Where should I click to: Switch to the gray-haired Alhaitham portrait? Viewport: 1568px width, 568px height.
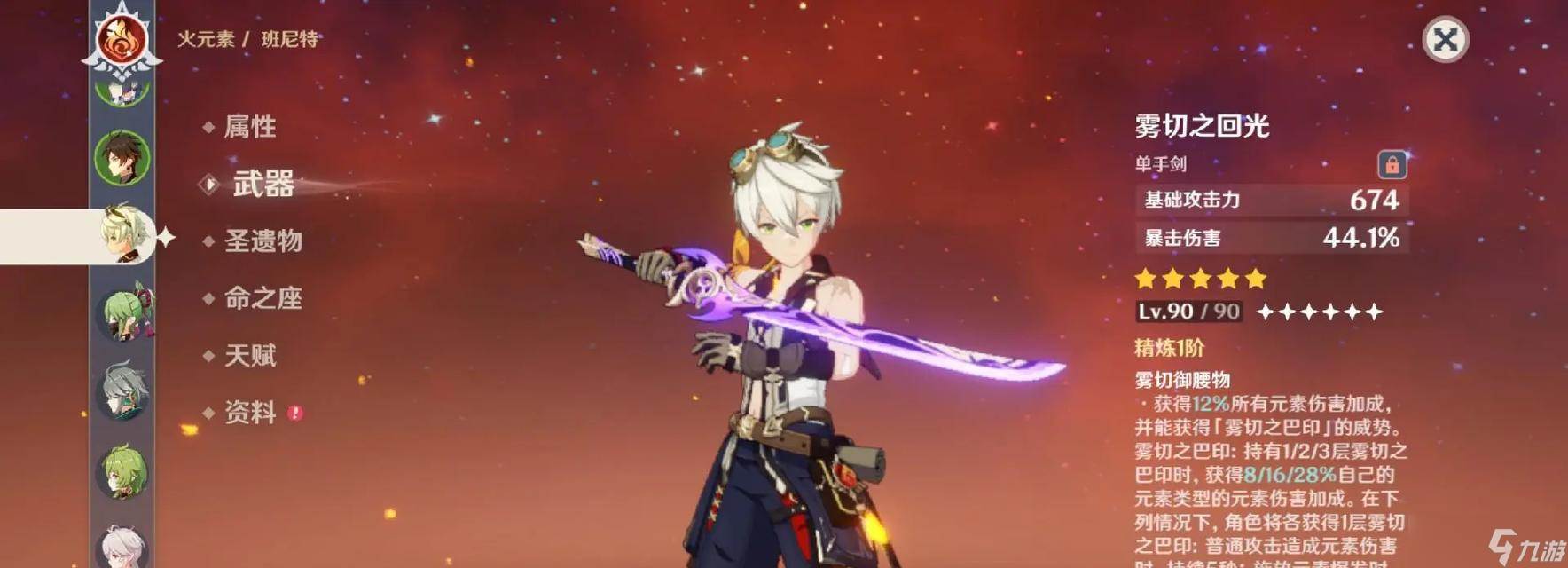click(x=122, y=391)
